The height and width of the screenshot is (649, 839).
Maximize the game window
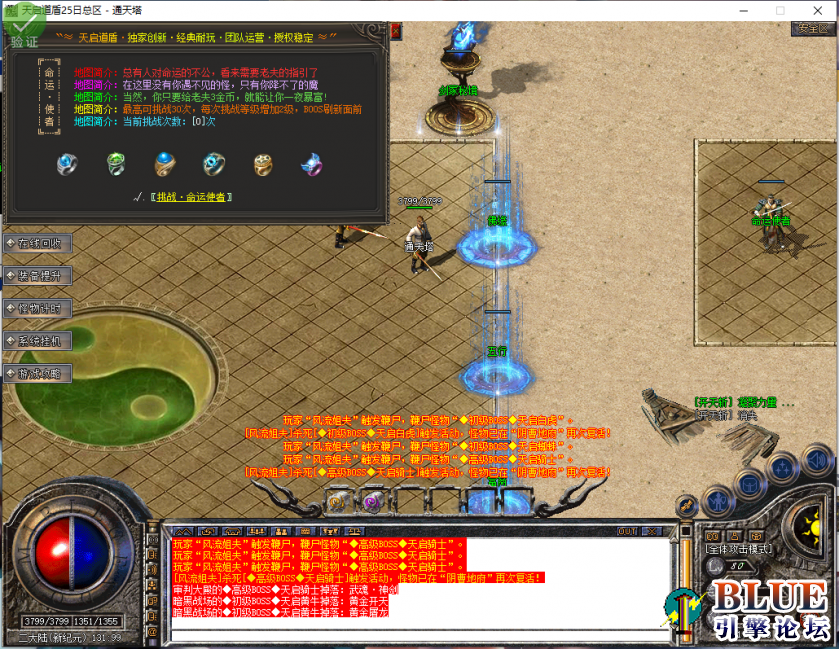coord(780,9)
